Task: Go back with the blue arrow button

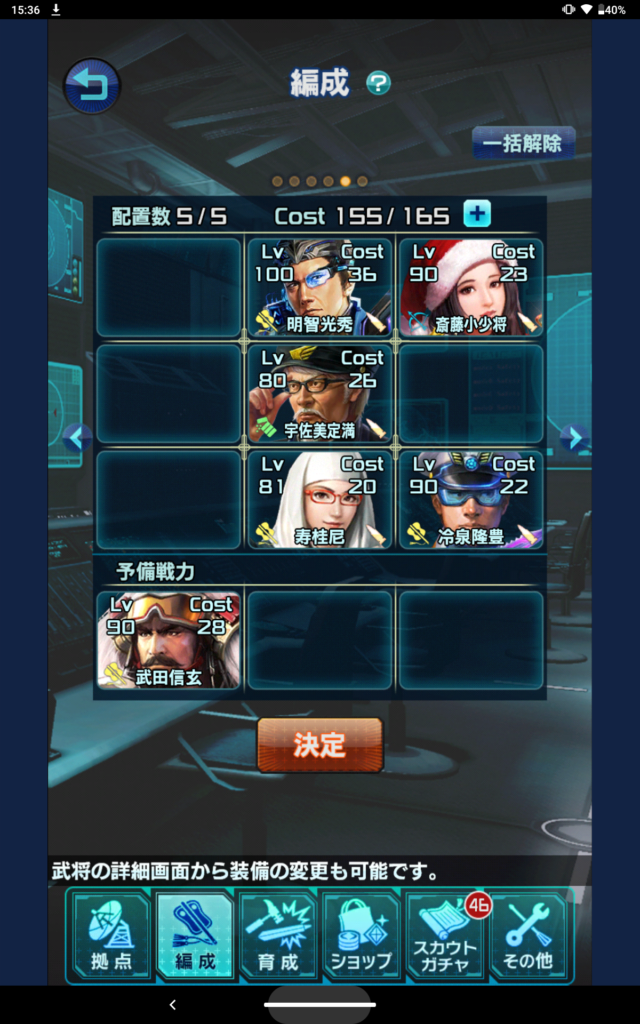Action: click(92, 86)
